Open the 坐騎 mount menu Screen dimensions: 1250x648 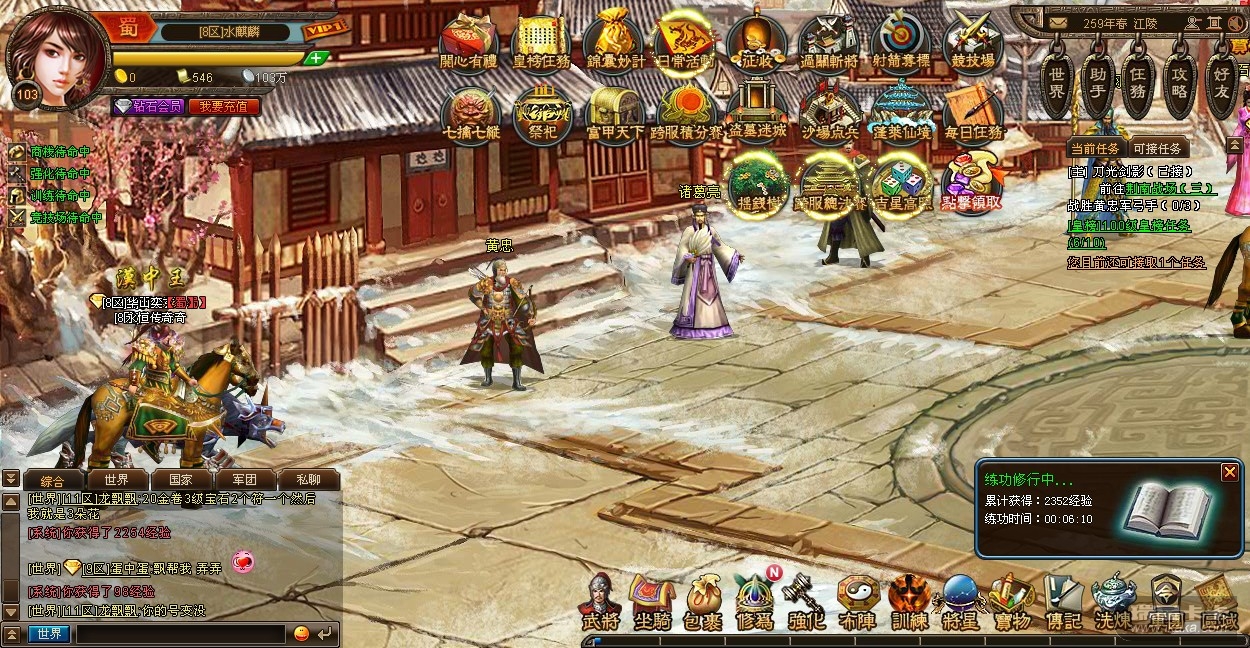click(x=652, y=602)
